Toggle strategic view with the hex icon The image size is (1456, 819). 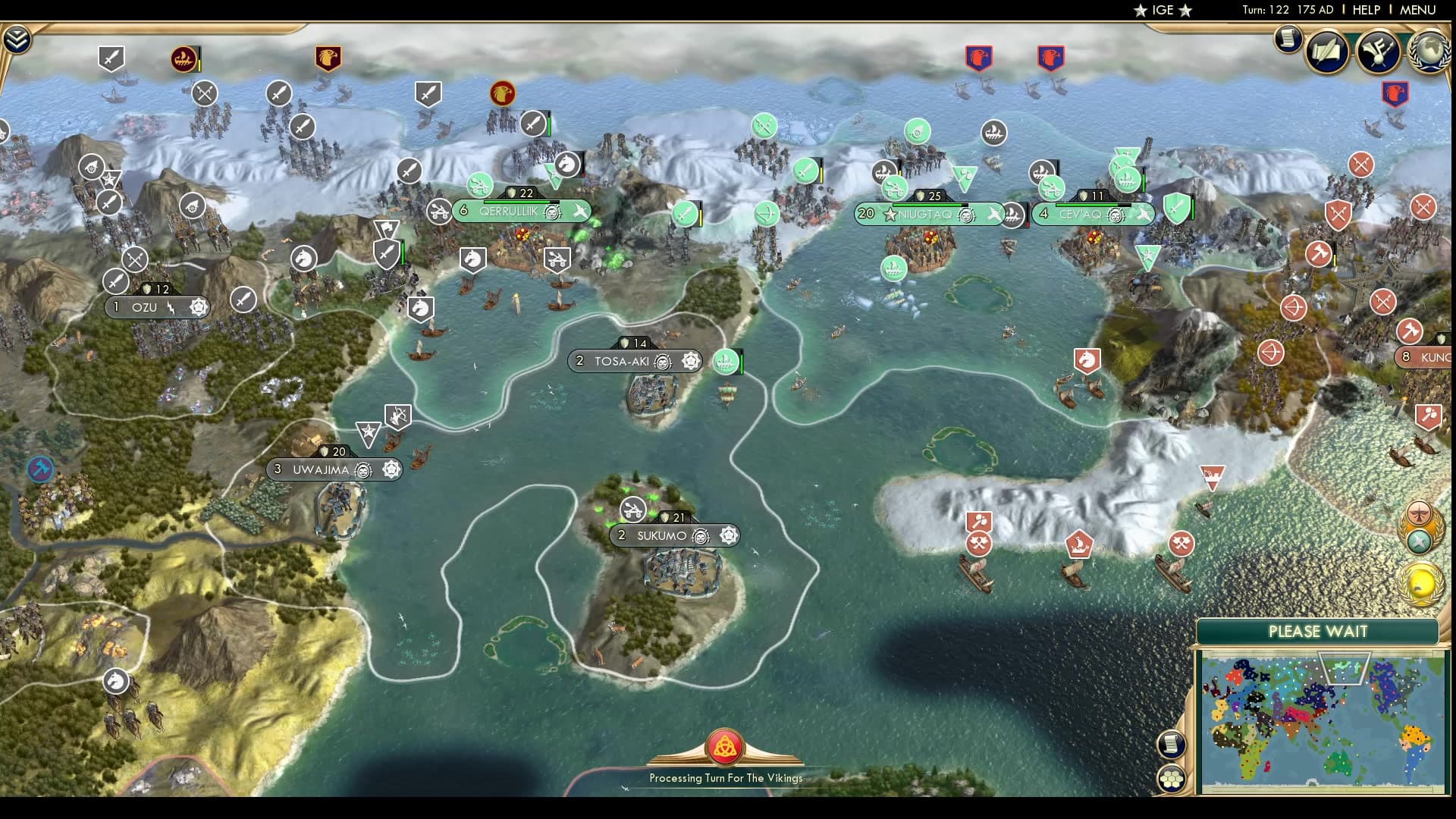click(x=1172, y=779)
